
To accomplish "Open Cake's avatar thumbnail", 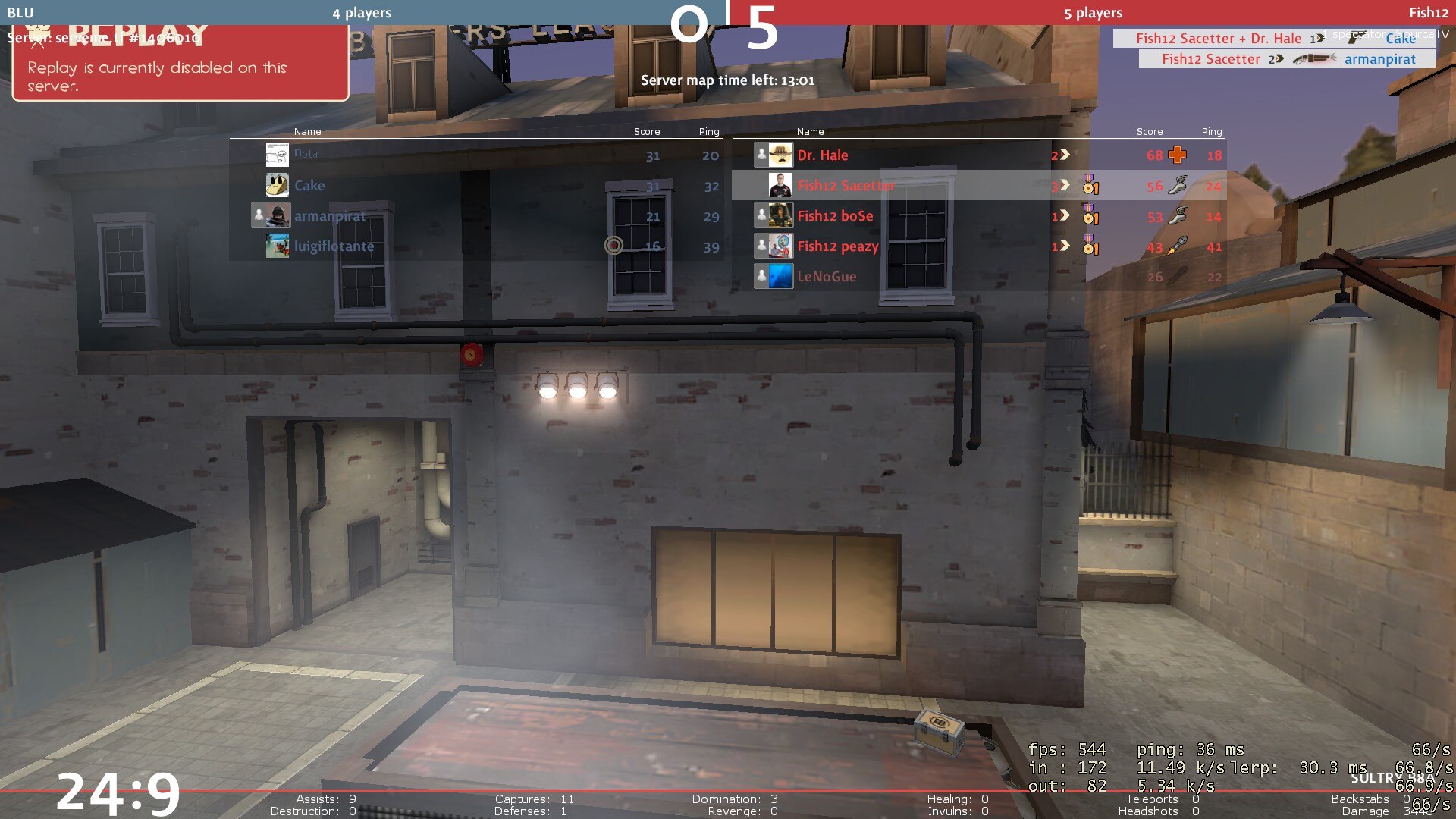I will coord(277,185).
